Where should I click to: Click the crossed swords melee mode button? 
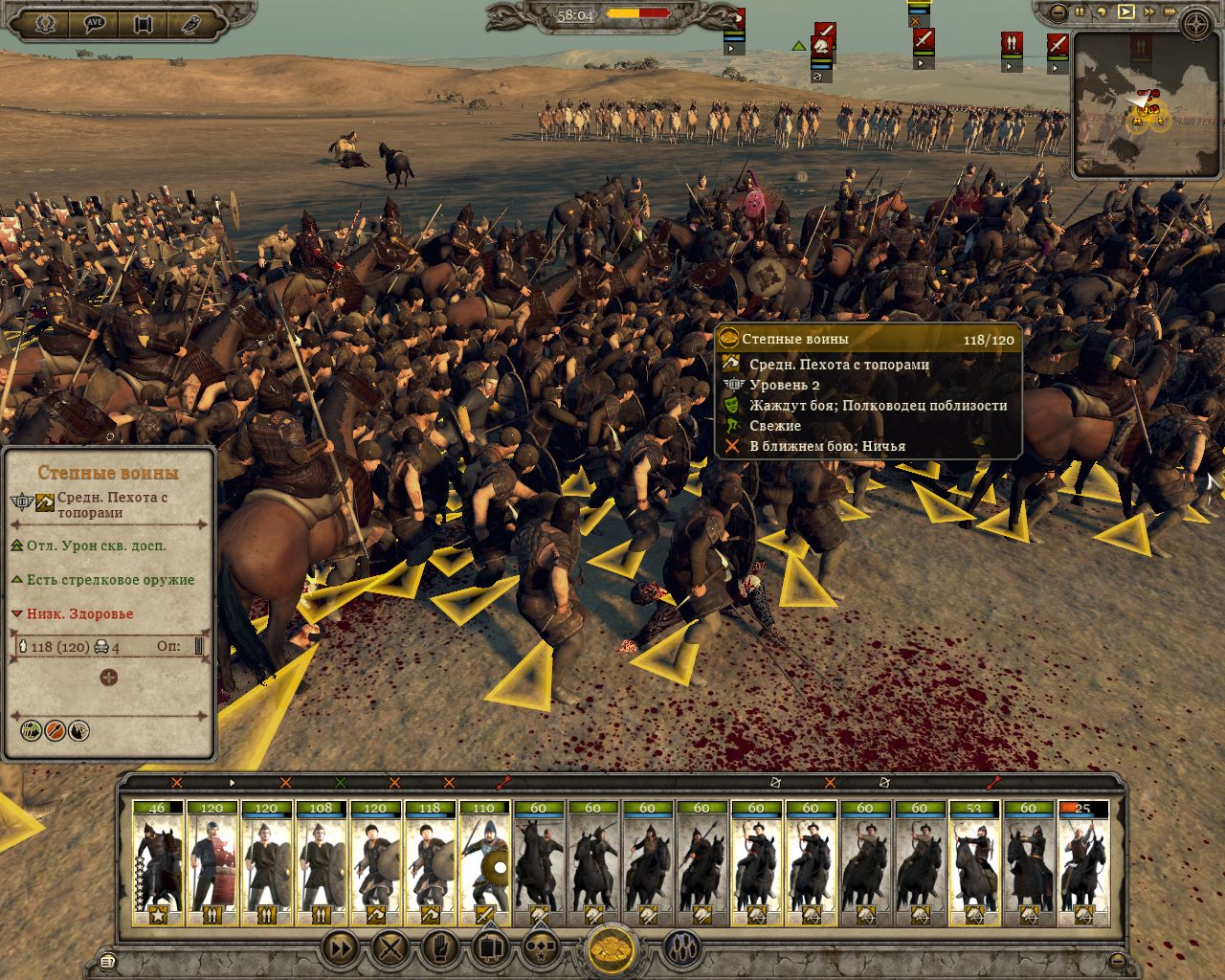point(390,948)
